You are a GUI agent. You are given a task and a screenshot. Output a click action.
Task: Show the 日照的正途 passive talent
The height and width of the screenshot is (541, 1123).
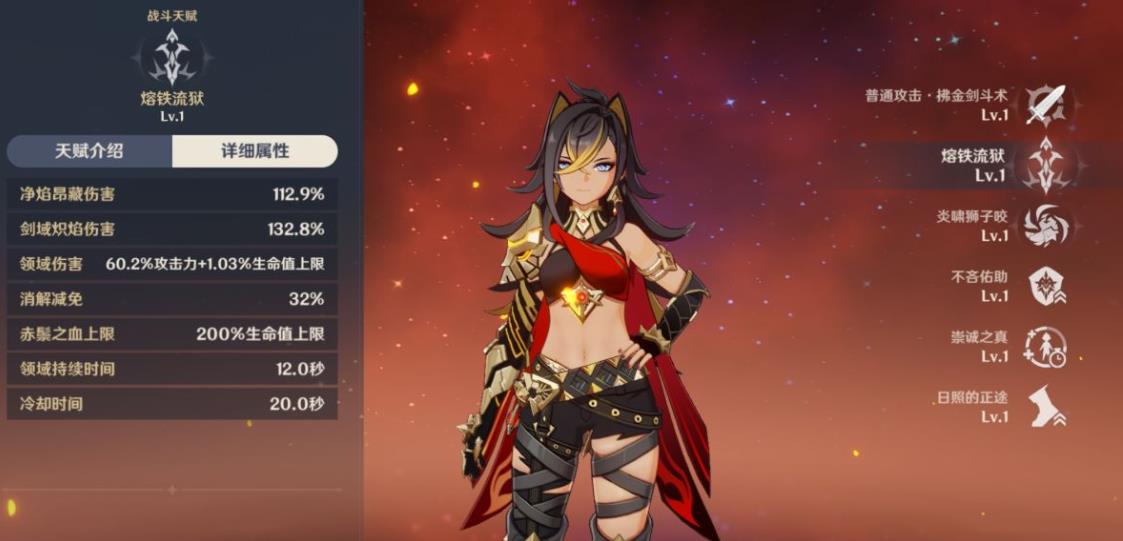1047,406
